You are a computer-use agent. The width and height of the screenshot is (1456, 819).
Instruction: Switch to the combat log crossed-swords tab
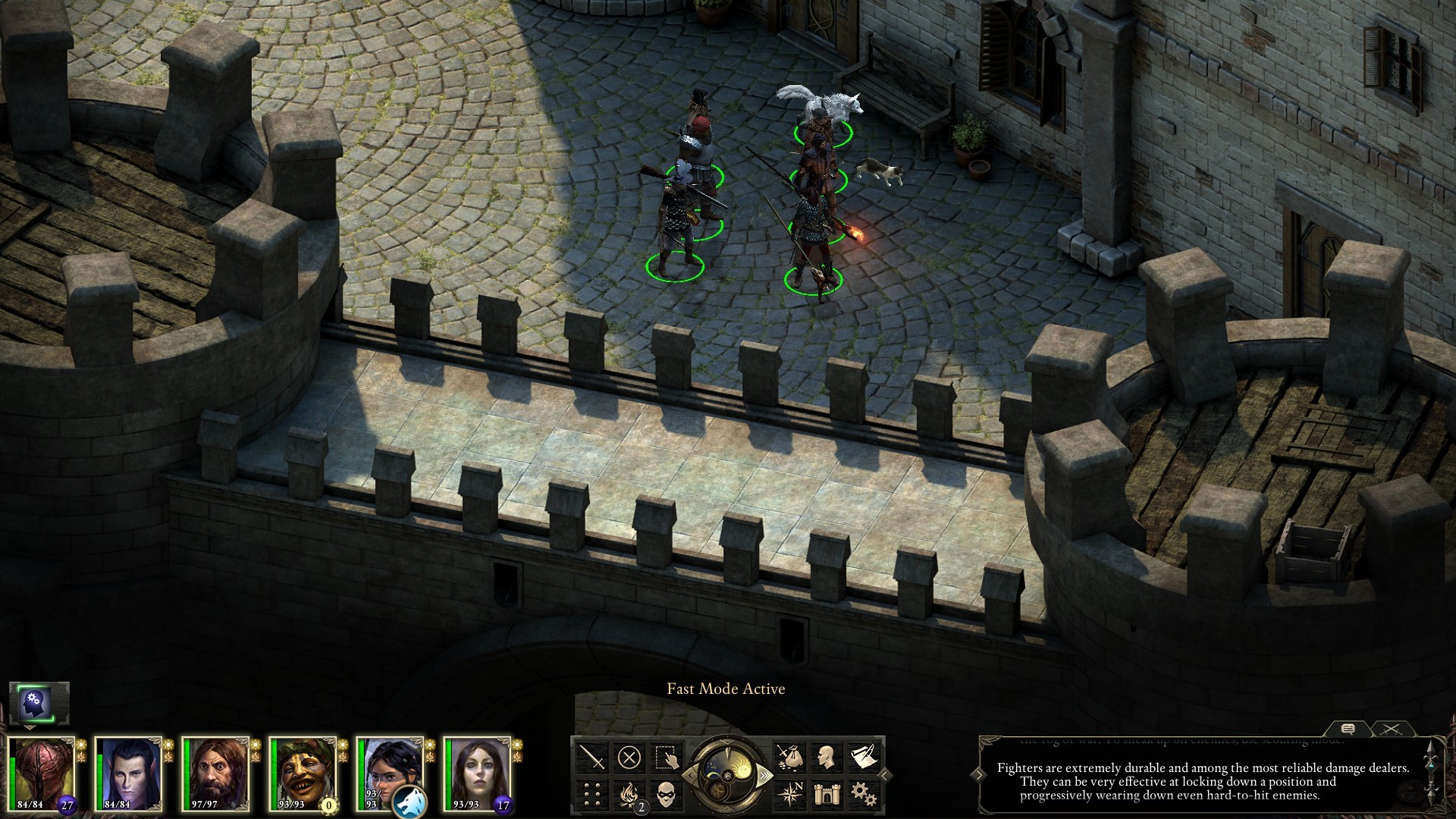tap(1390, 730)
